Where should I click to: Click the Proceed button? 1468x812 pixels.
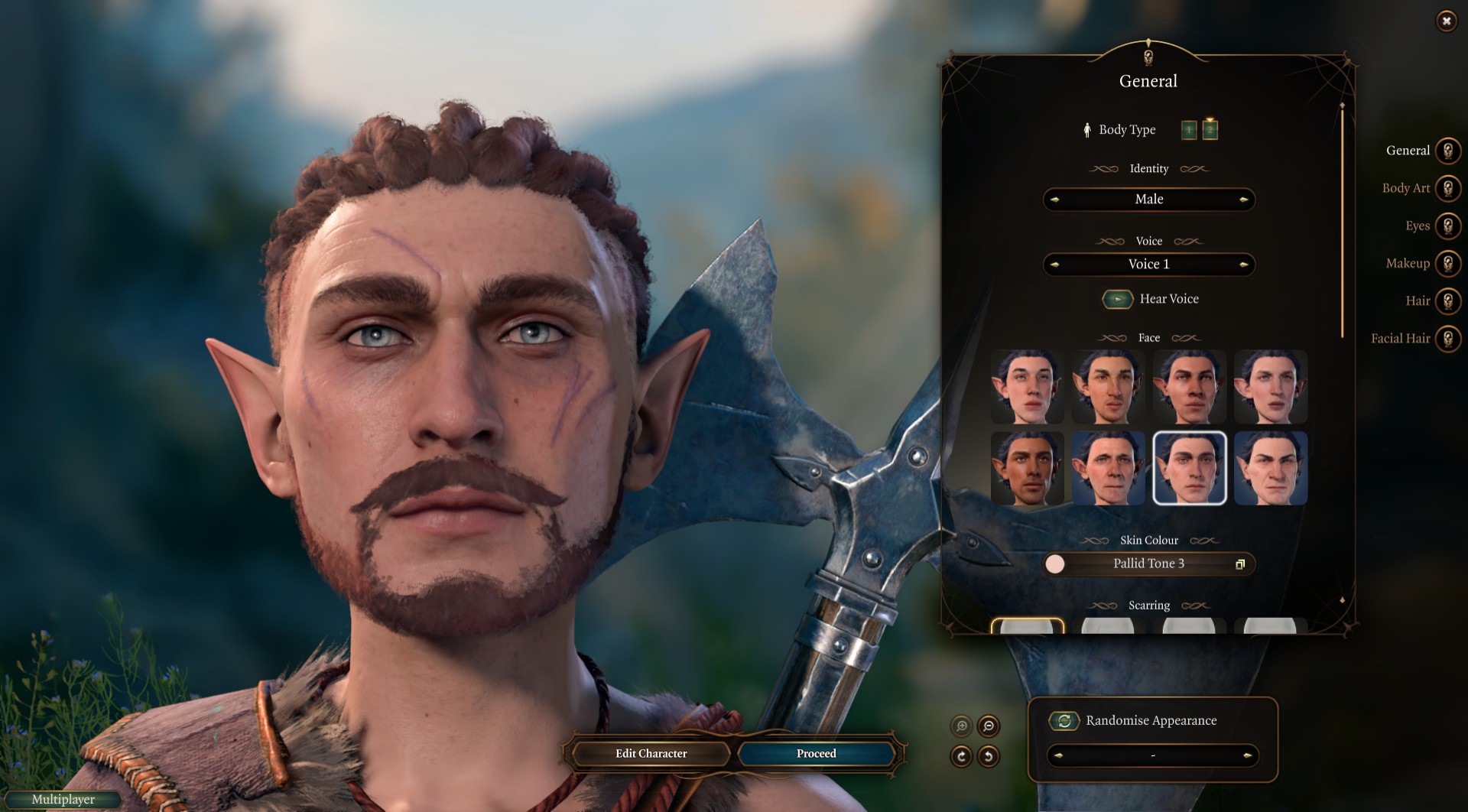click(x=816, y=753)
